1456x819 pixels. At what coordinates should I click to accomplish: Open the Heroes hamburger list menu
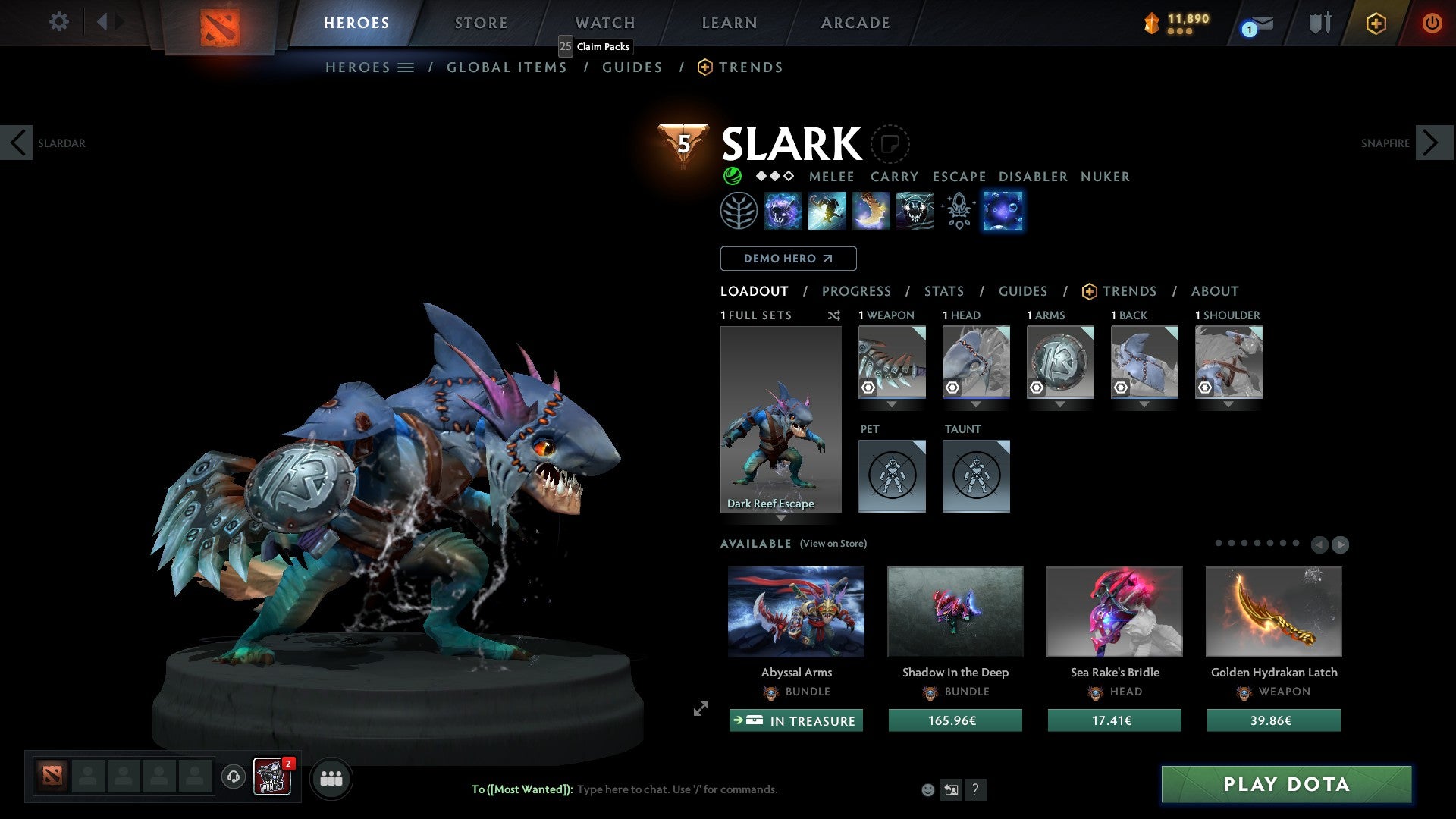pos(406,67)
